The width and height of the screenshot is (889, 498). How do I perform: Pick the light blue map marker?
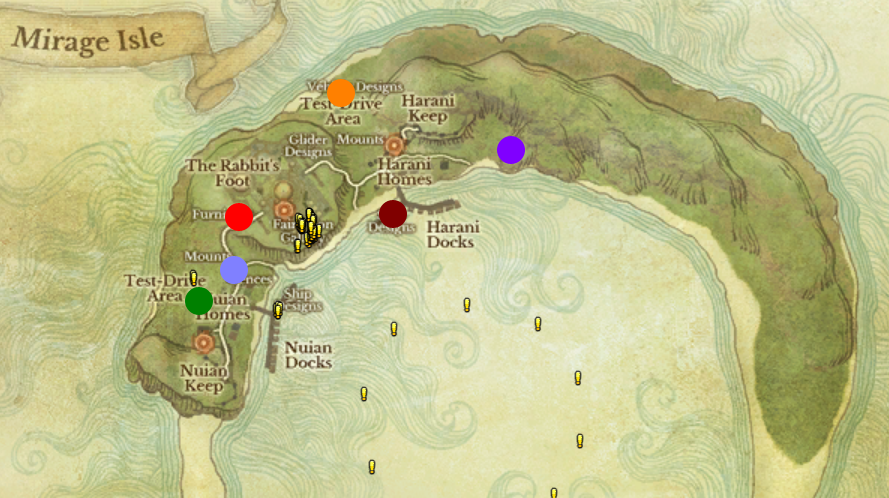pyautogui.click(x=234, y=269)
